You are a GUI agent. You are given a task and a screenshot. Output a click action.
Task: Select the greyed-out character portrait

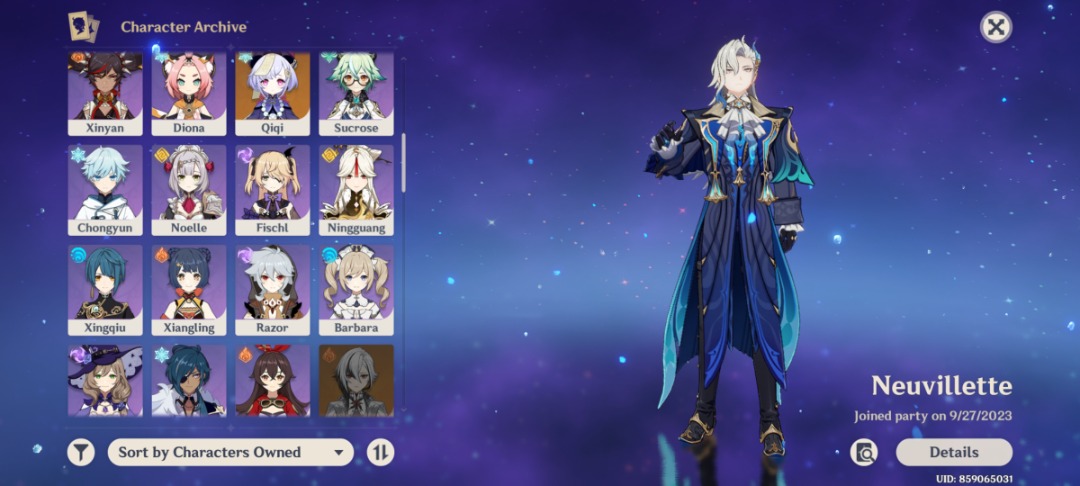tap(356, 380)
